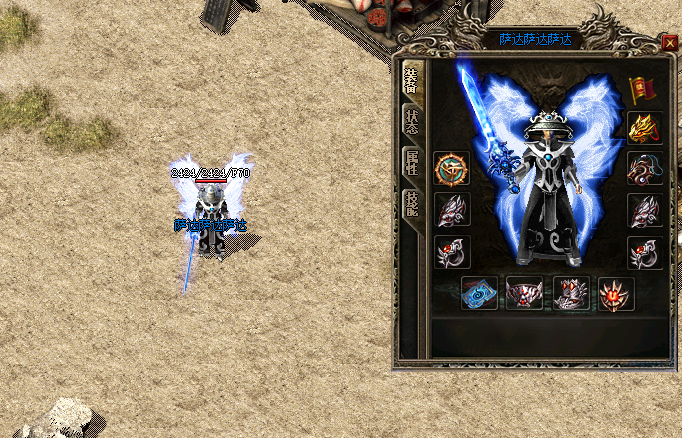
Task: Choose the blue spellbook charm slot
Action: click(479, 293)
